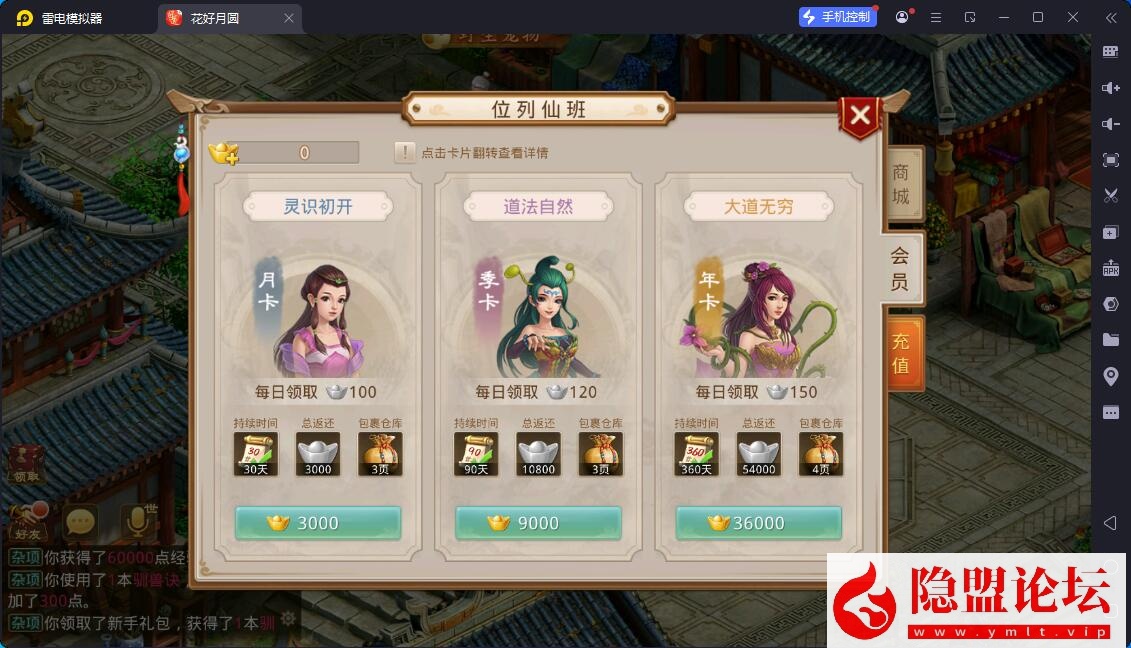Screen dimensions: 1131x648
Task: Activate the world voice microphone button
Action: point(138,521)
